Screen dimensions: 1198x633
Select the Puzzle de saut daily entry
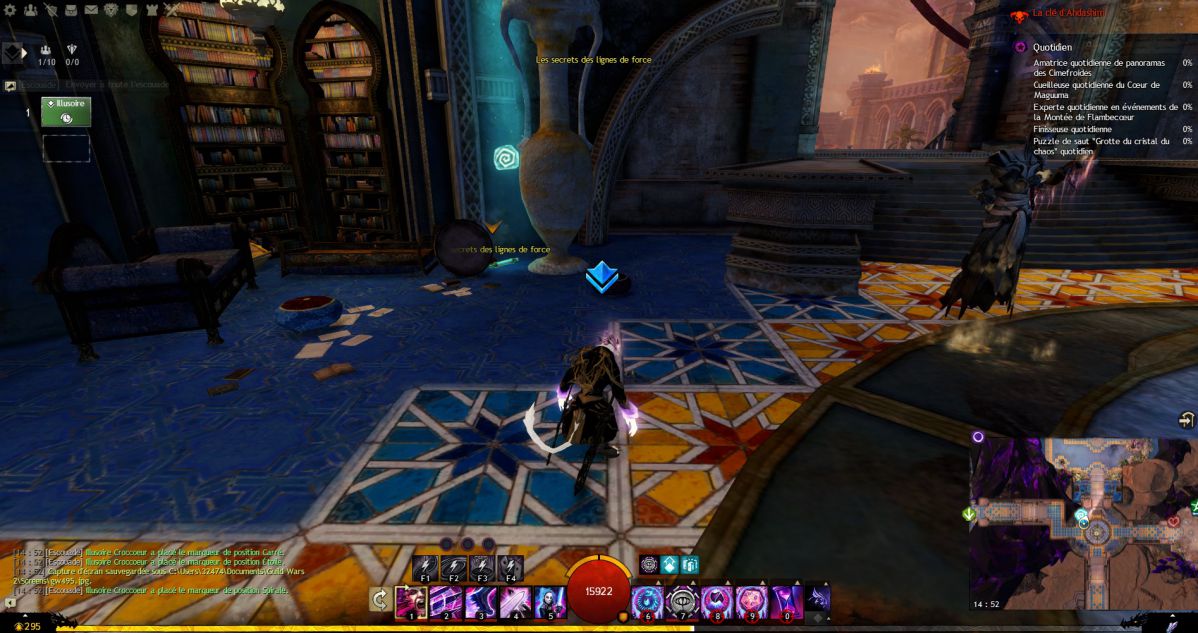click(x=1101, y=146)
